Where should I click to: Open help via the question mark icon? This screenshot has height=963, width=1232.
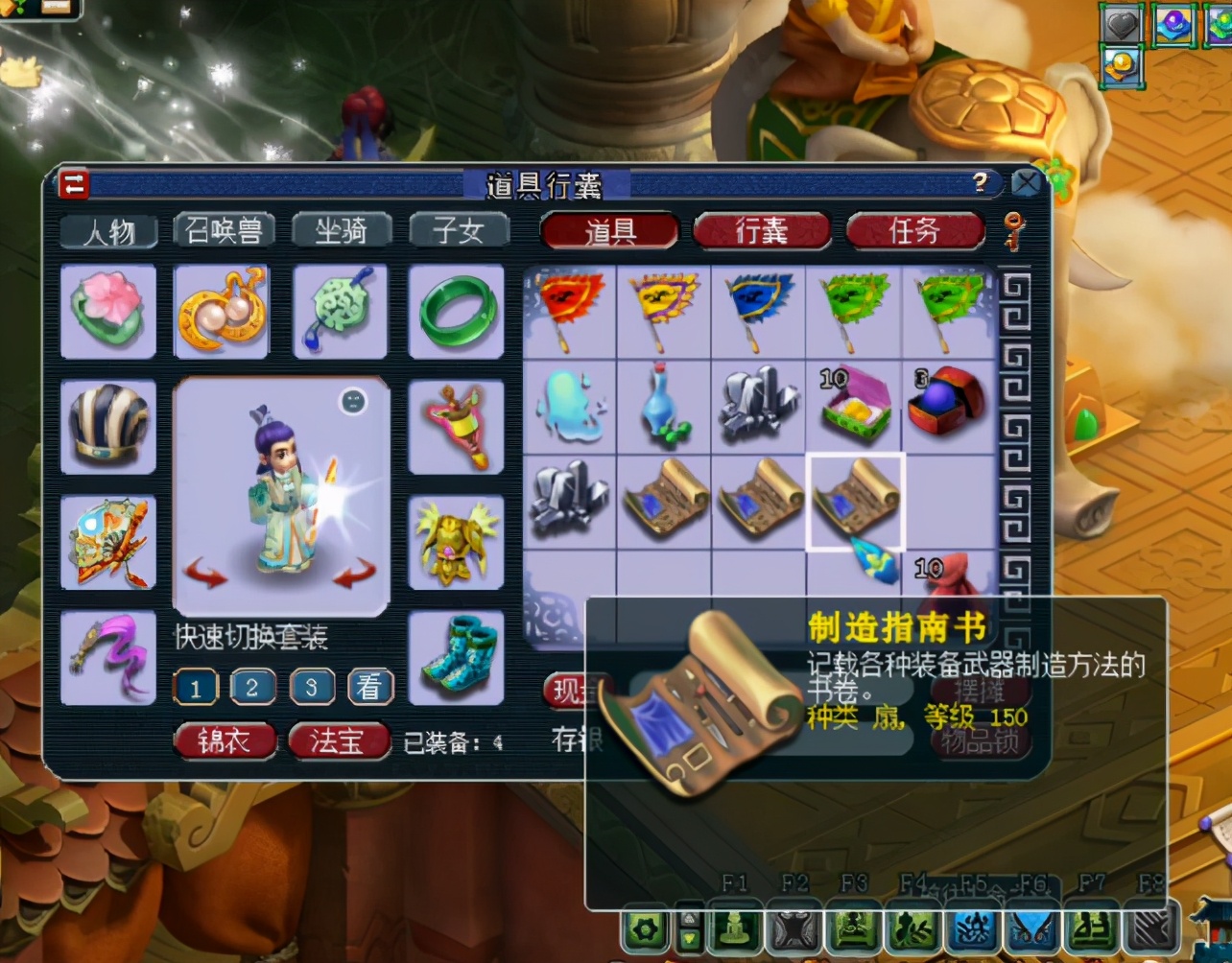coord(979,183)
